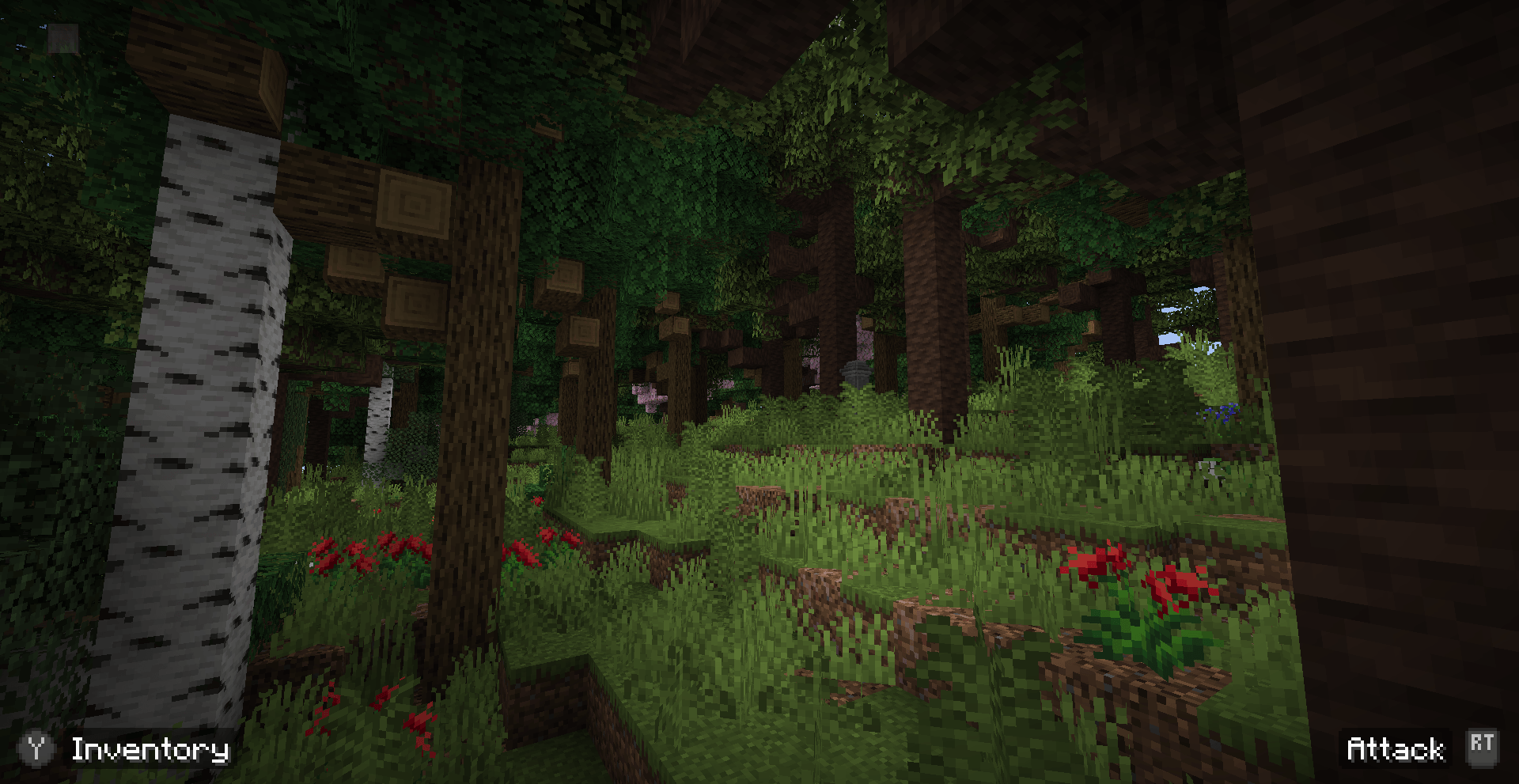Click the gray stone pillar in the distance

pos(855,372)
